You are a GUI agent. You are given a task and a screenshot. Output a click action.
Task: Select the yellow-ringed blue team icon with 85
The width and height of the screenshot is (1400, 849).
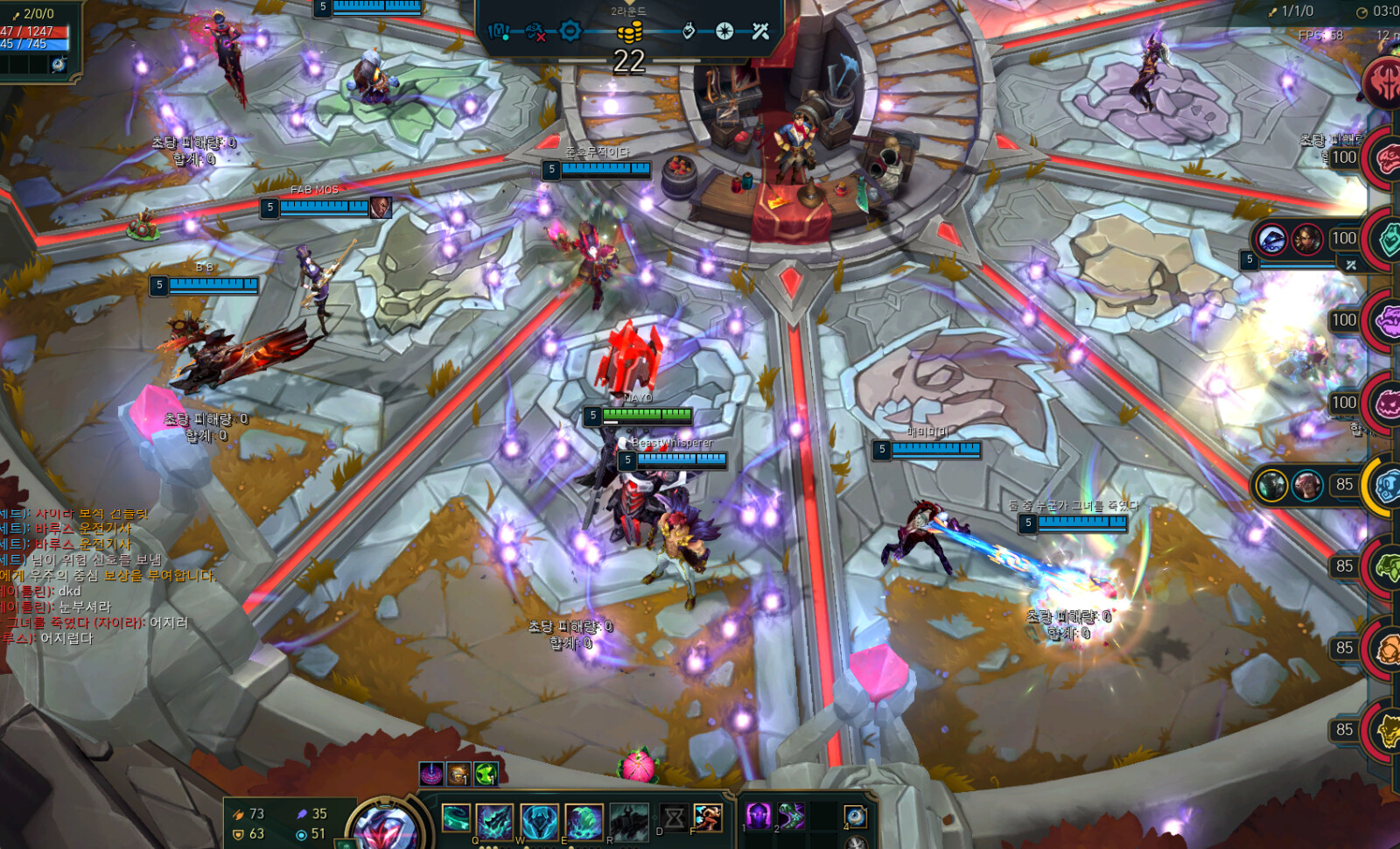pos(1386,485)
